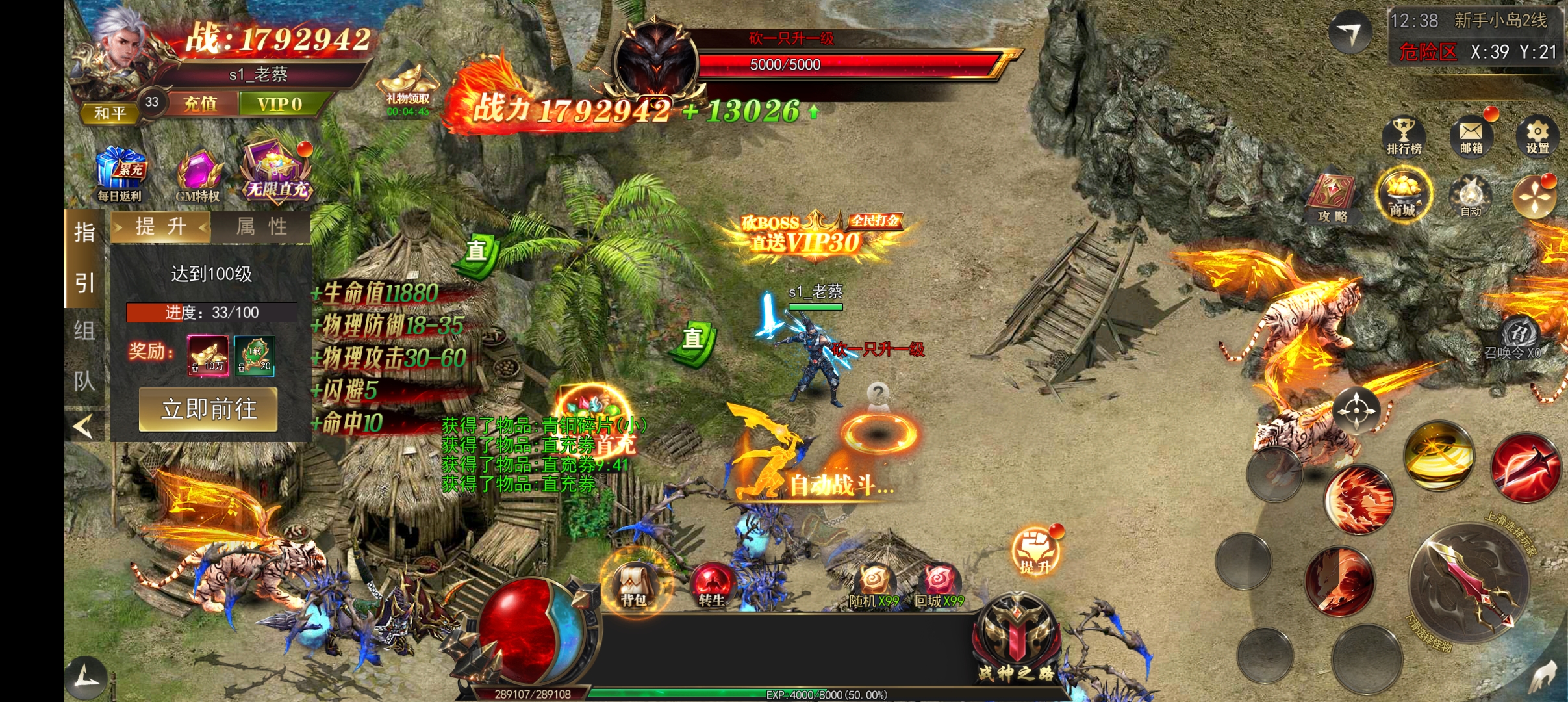Viewport: 1568px width, 702px height.
Task: Click the 立即前往 button
Action: tap(209, 409)
